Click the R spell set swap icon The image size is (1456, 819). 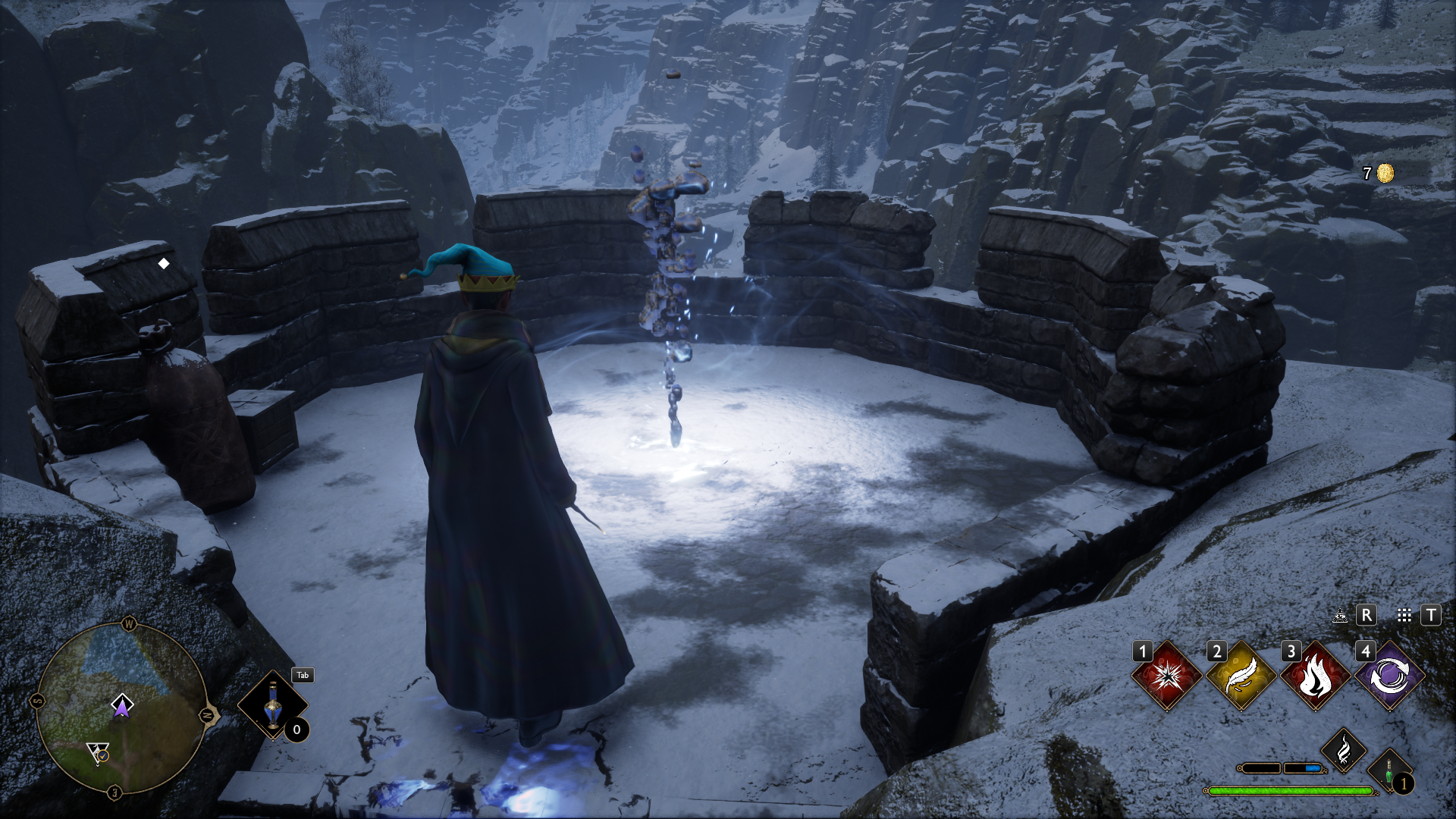(x=1367, y=617)
